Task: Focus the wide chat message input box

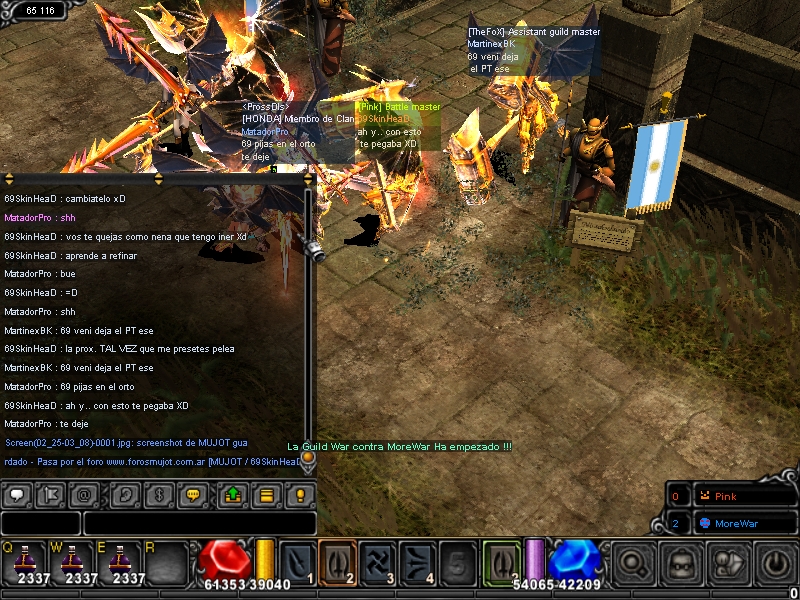Action: (x=199, y=523)
